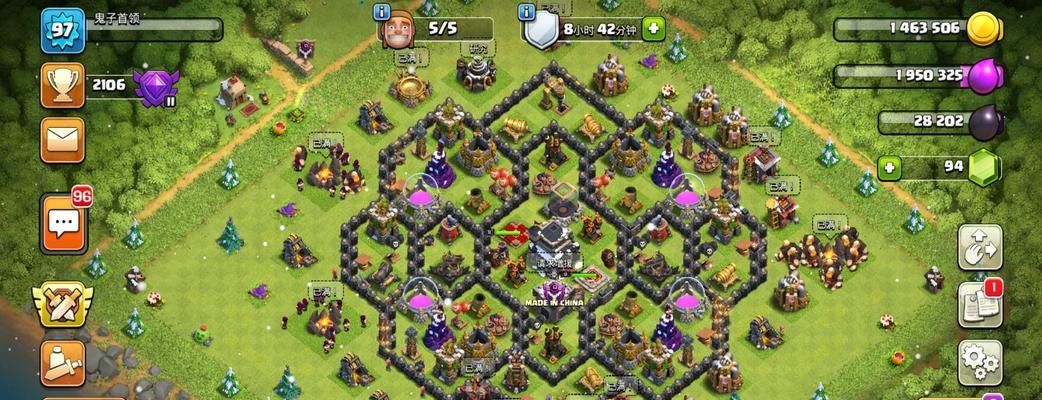This screenshot has height=400, width=1042.
Task: Open the envelope mail inbox
Action: tap(62, 139)
